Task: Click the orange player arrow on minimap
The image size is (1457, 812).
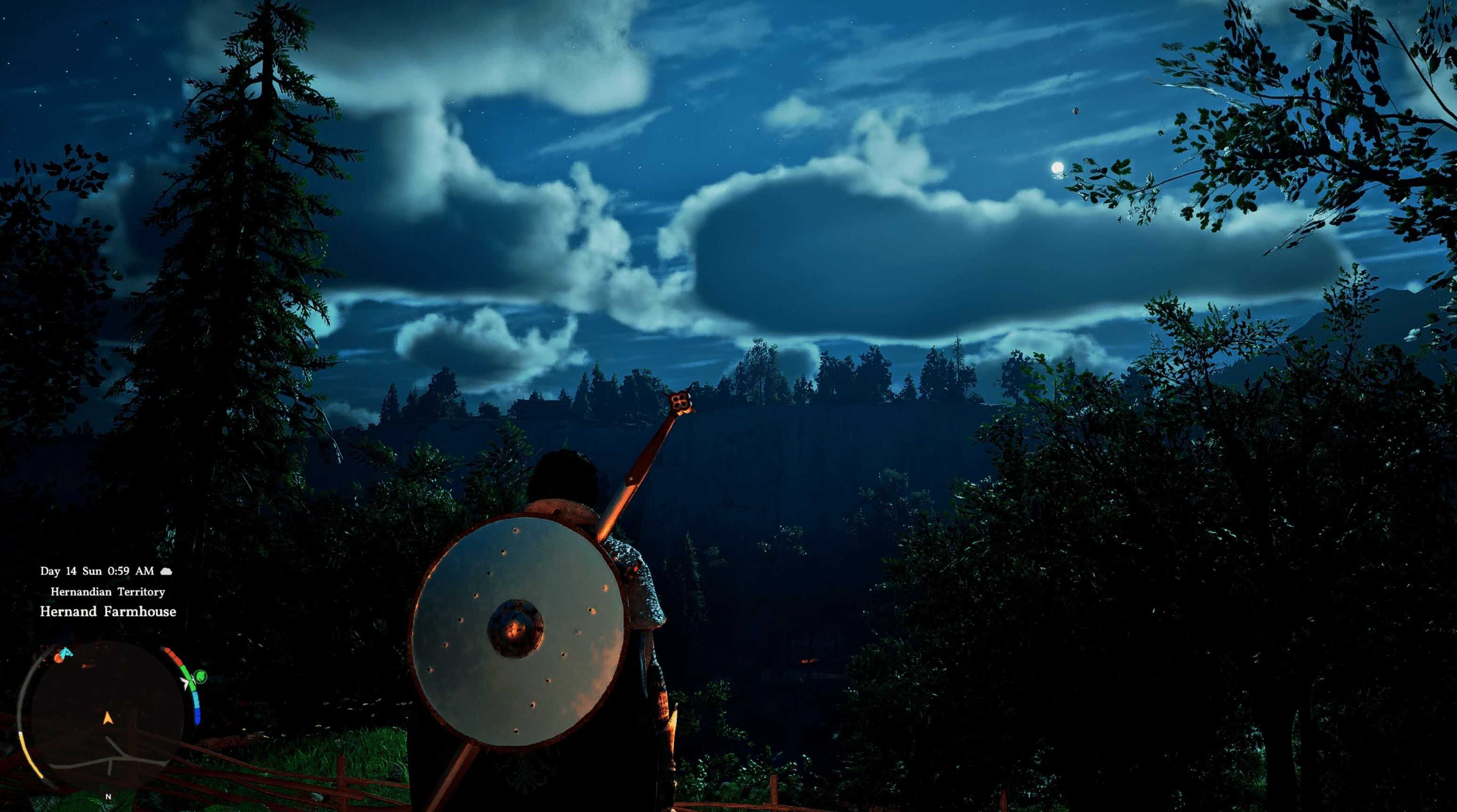Action: click(107, 718)
